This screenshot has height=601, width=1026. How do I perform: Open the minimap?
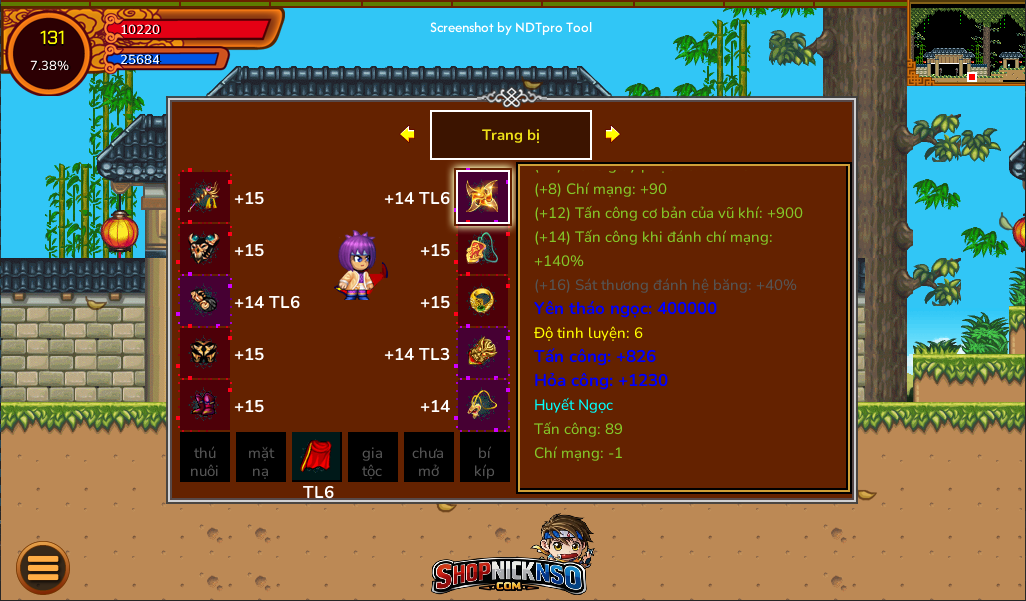[966, 44]
